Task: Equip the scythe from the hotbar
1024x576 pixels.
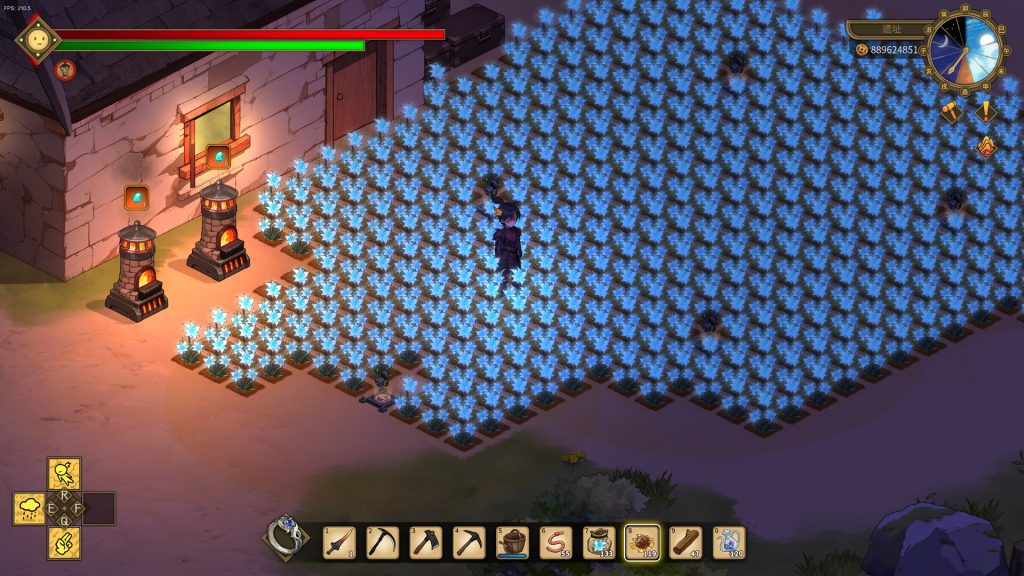Action: pyautogui.click(x=382, y=543)
